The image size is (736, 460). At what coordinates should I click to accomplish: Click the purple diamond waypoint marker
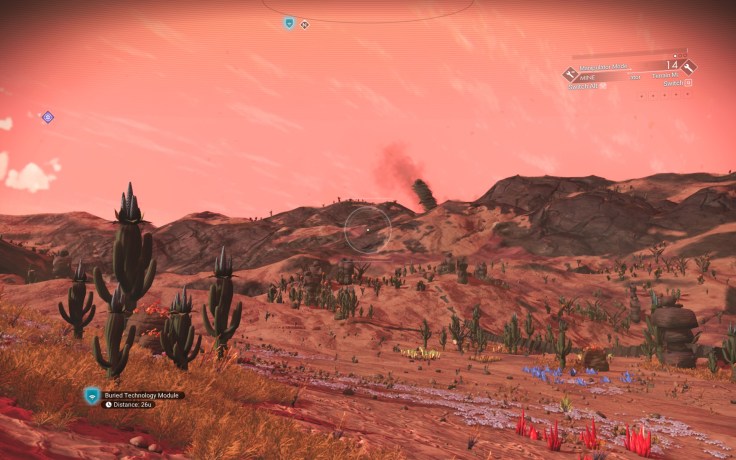tap(47, 117)
